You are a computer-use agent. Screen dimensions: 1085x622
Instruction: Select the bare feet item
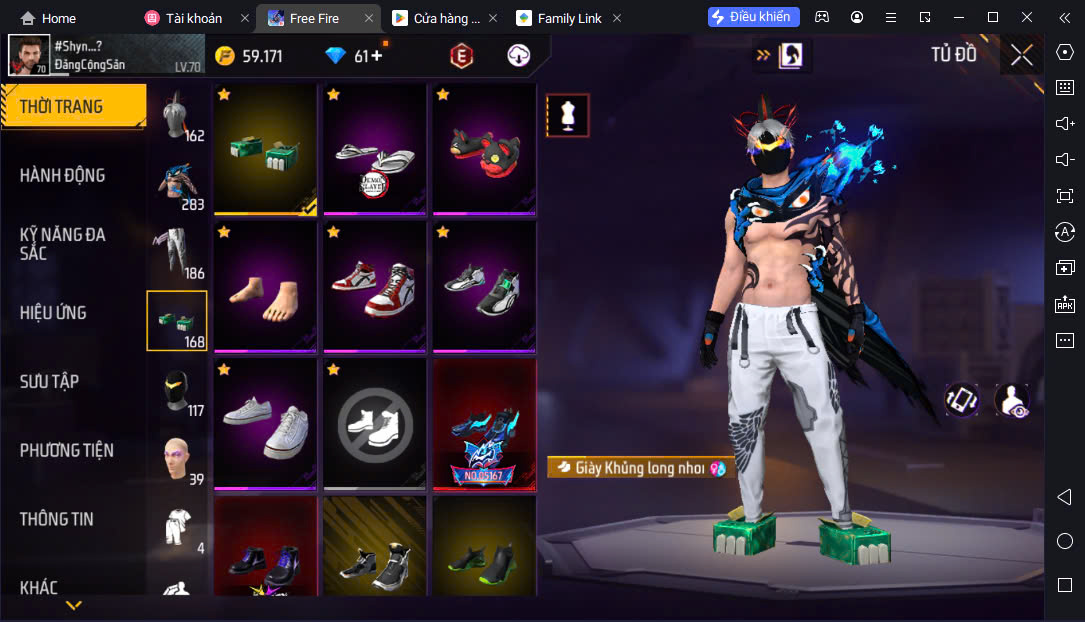click(265, 287)
